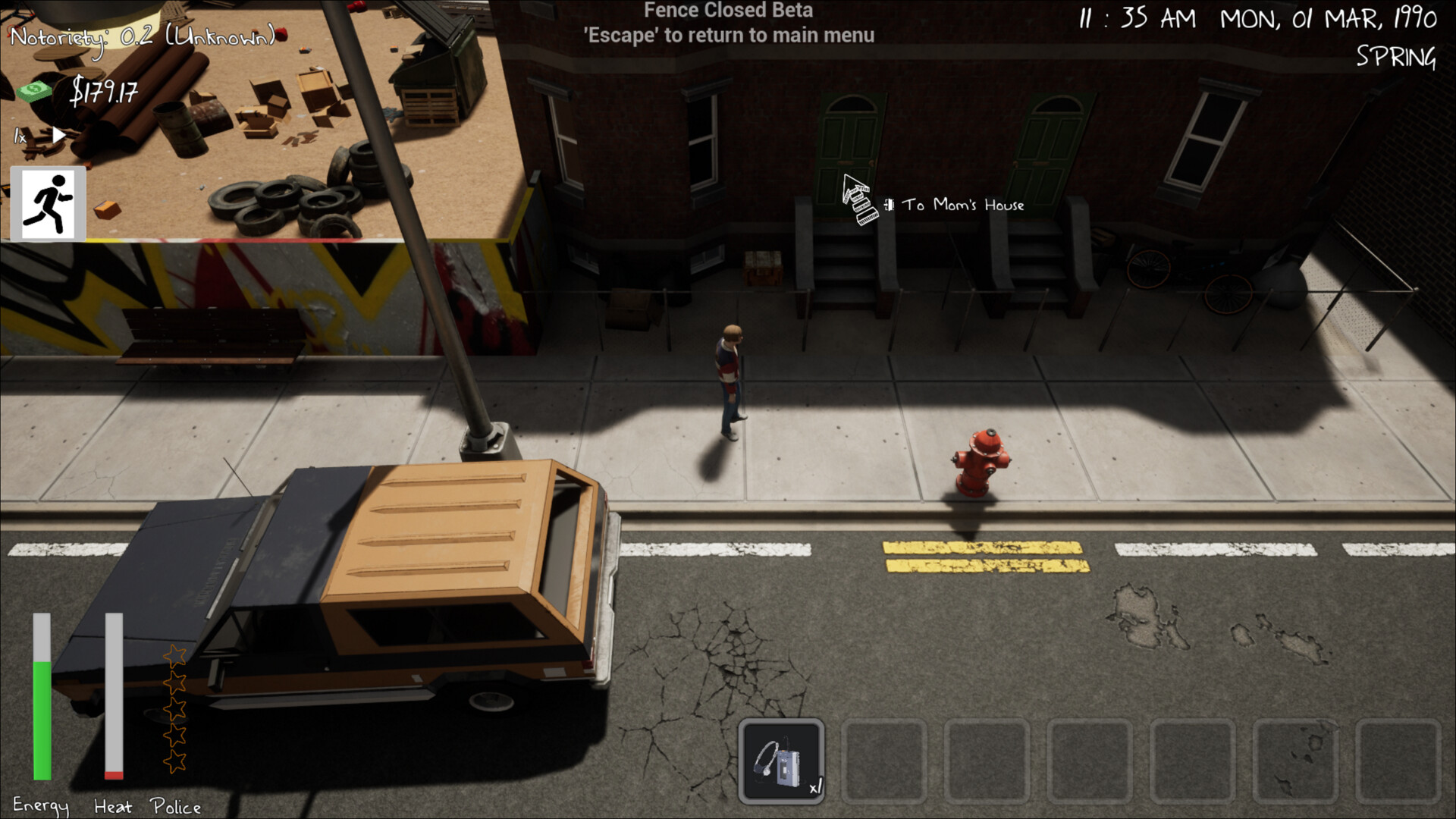Click the $179.17 money display
Viewport: 1456px width, 819px height.
104,94
